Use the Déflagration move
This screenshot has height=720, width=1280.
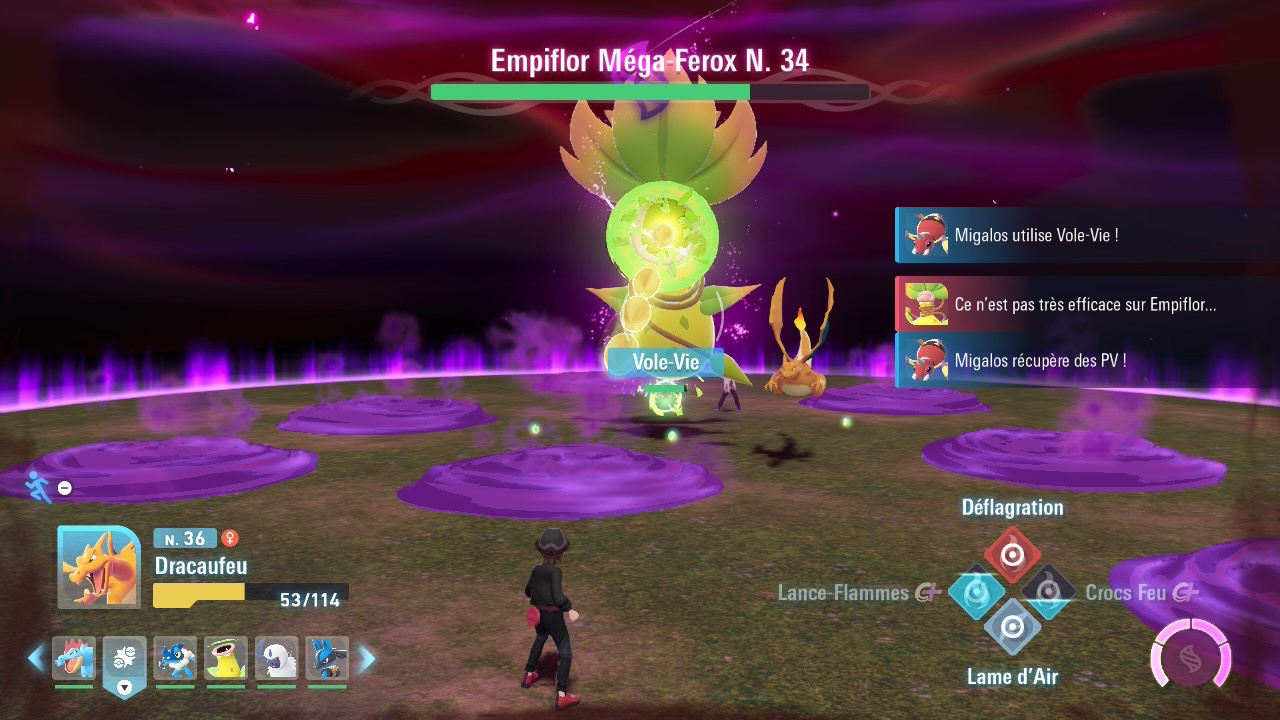(1012, 554)
